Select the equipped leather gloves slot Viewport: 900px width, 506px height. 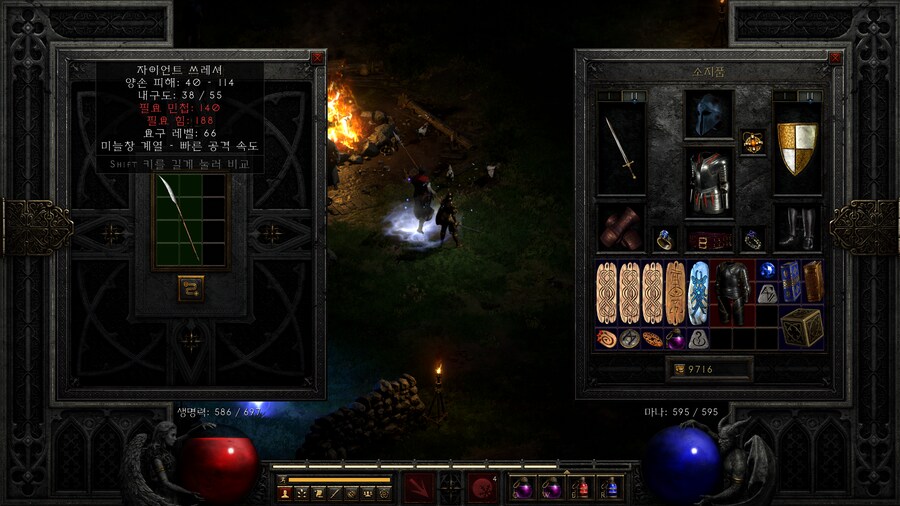click(620, 227)
